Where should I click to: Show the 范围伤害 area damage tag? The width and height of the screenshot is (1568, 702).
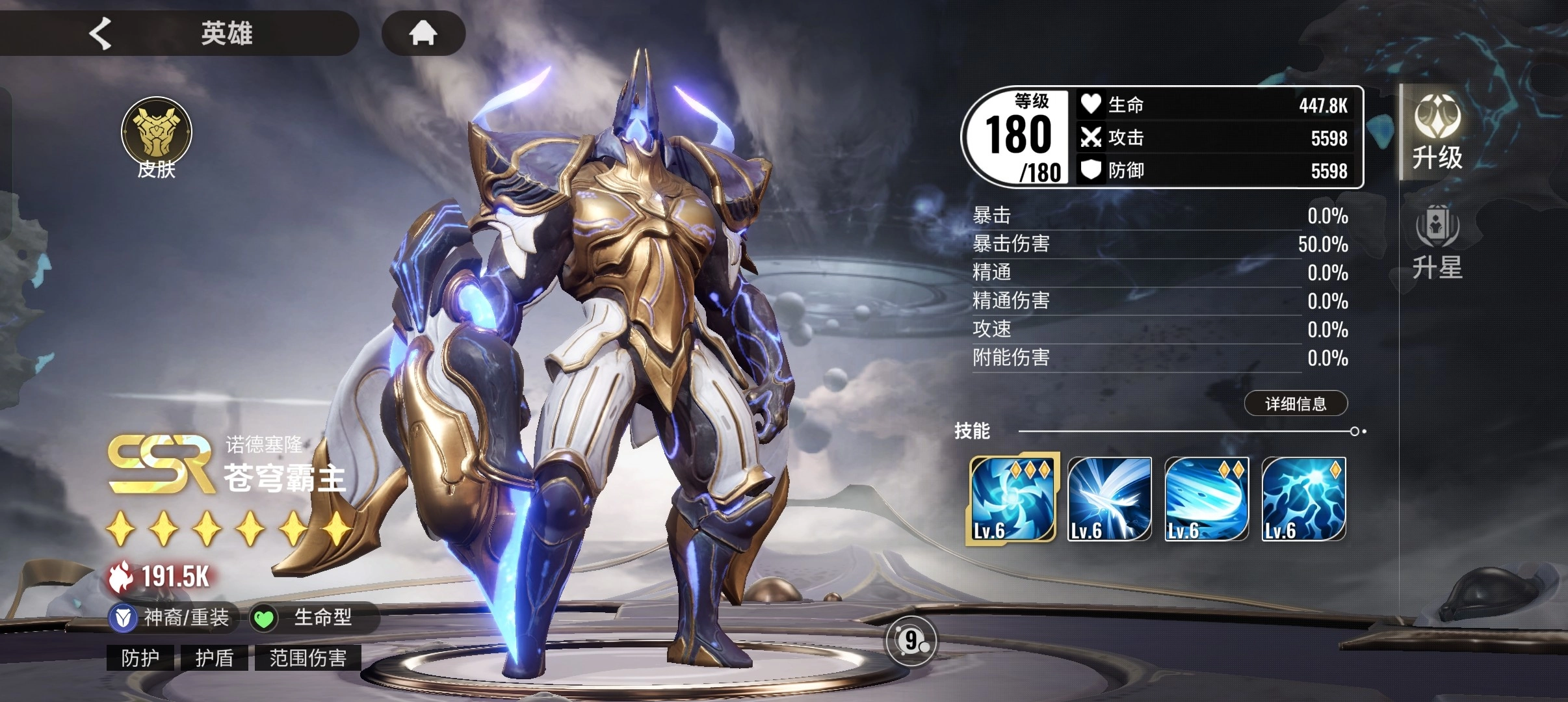307,658
